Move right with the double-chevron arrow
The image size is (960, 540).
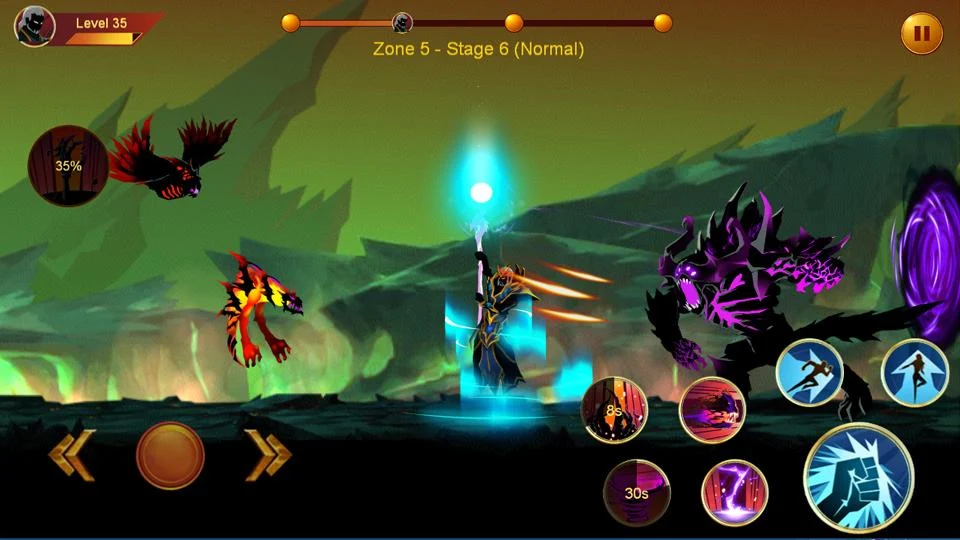click(x=268, y=456)
